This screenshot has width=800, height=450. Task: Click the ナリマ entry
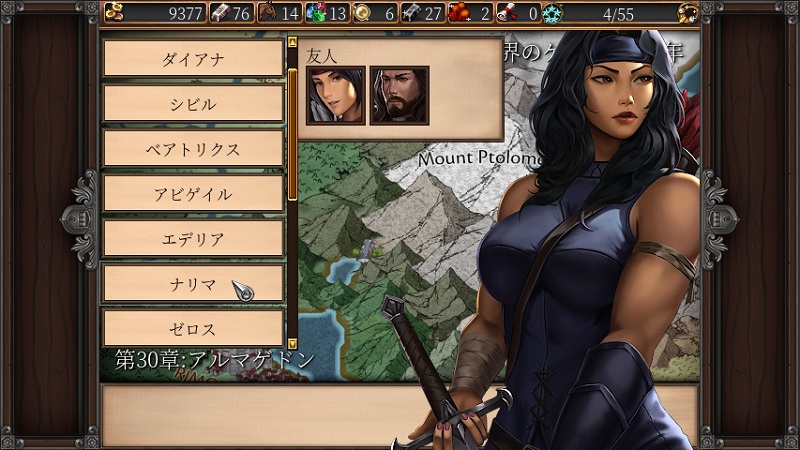[x=193, y=283]
